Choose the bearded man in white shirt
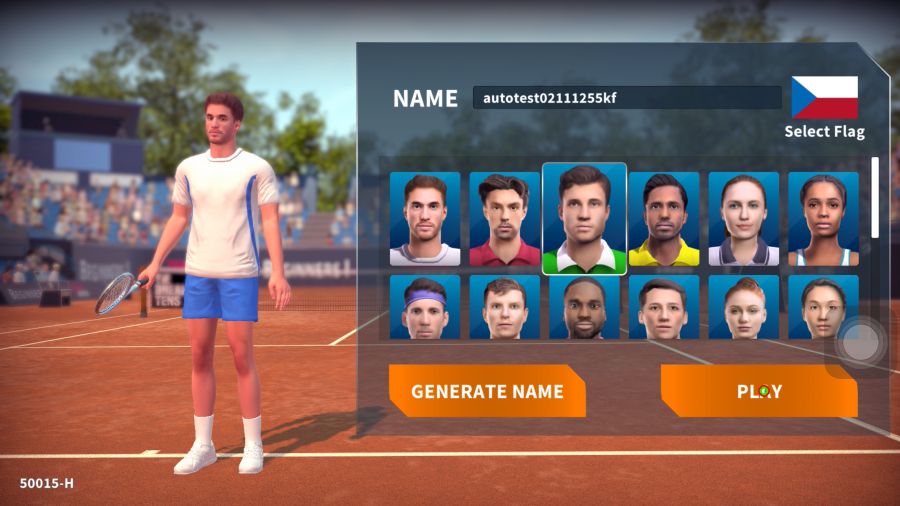 (425, 219)
